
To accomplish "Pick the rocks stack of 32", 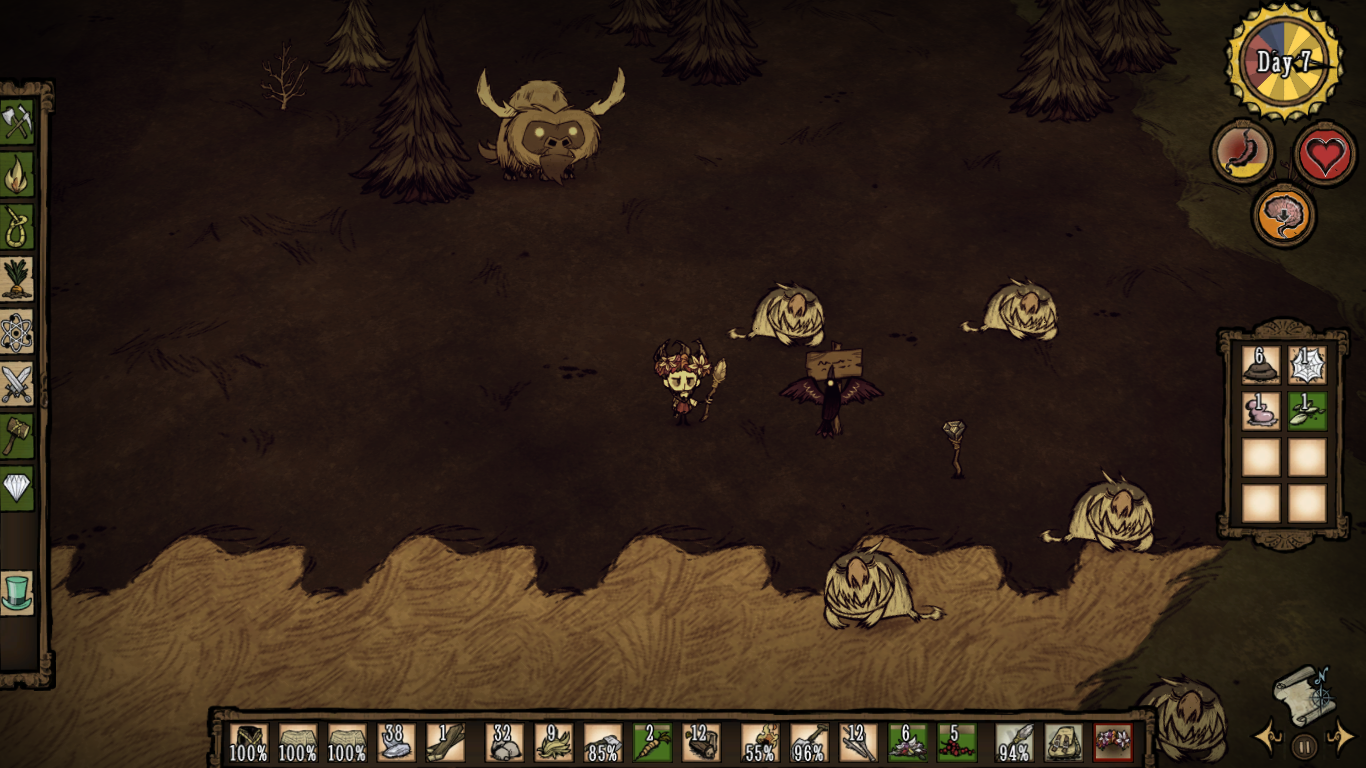I will pos(504,743).
